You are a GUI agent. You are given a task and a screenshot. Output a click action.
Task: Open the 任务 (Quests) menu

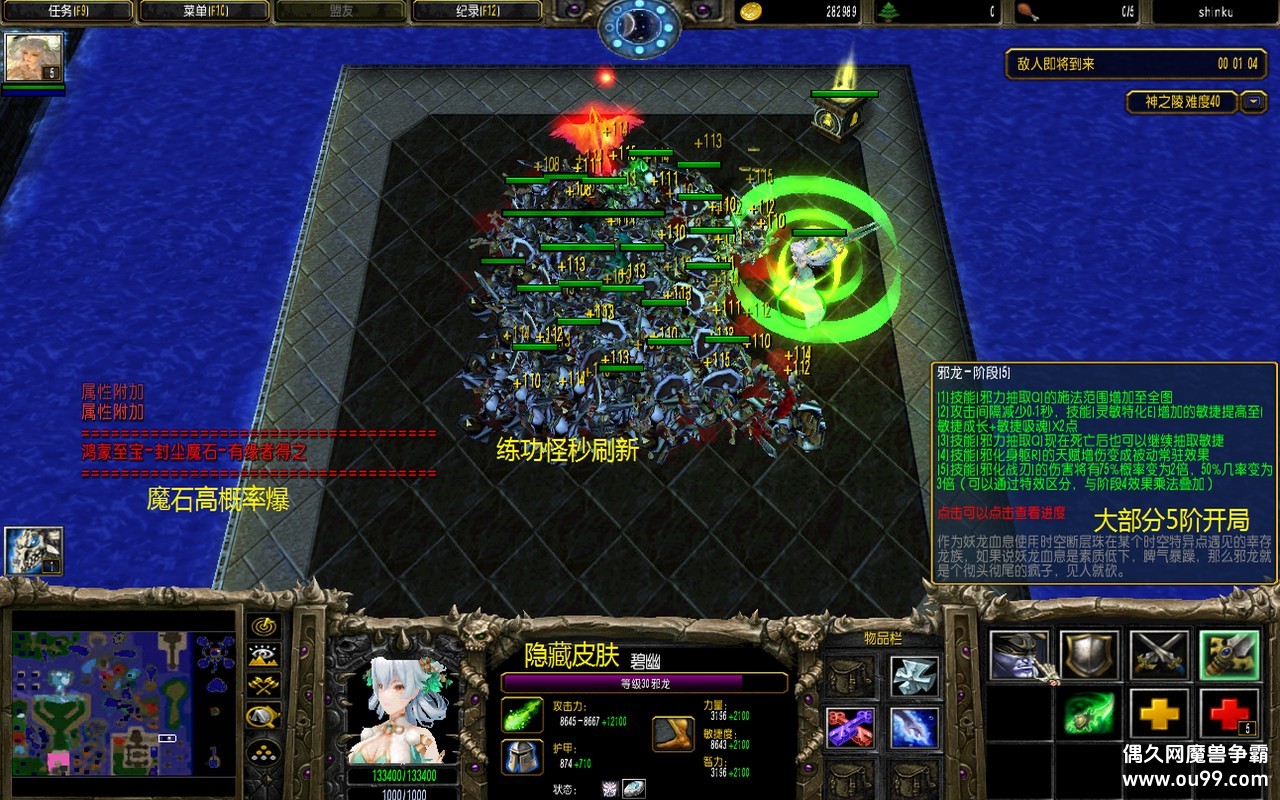click(x=68, y=12)
